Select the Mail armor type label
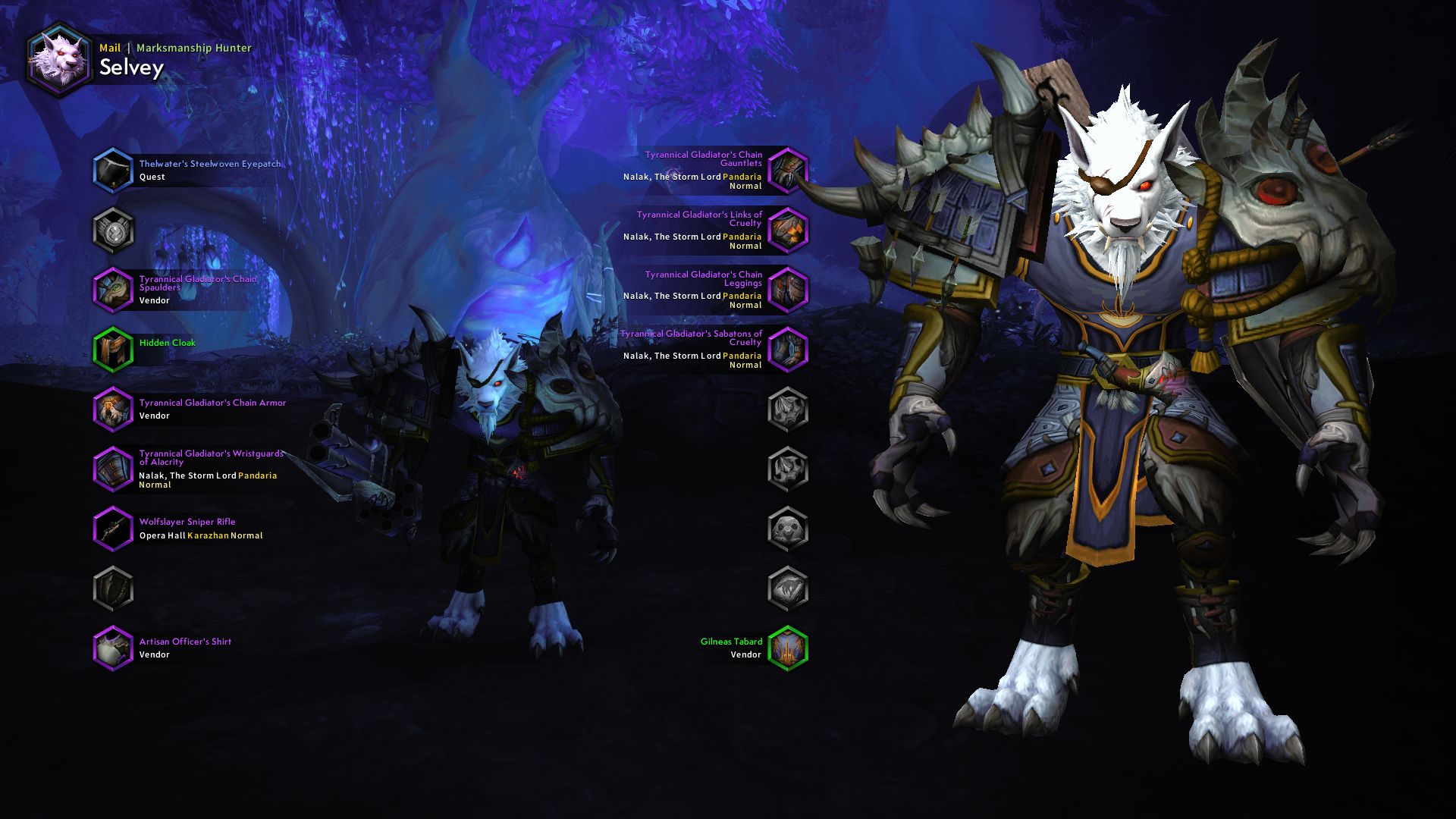 click(x=111, y=47)
